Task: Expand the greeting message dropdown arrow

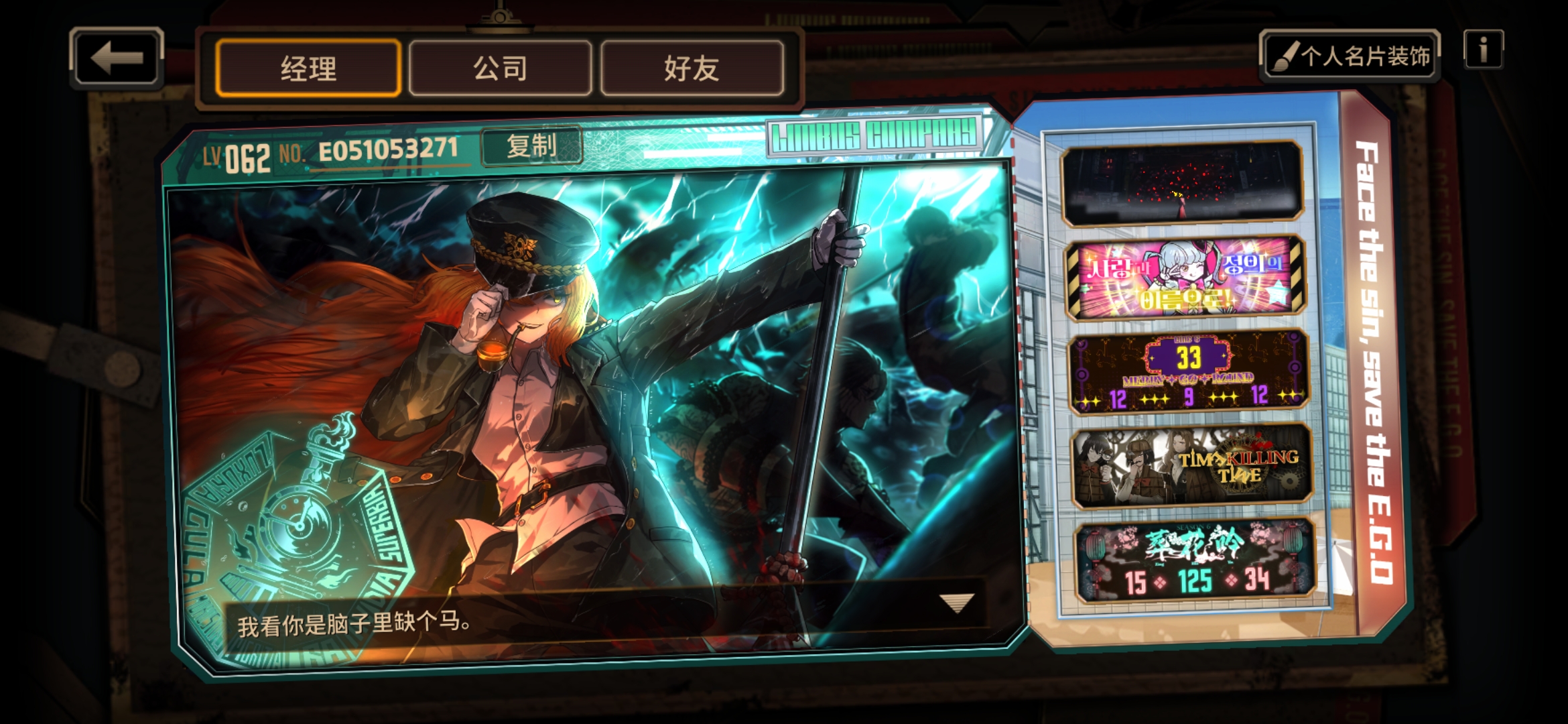Action: point(956,603)
